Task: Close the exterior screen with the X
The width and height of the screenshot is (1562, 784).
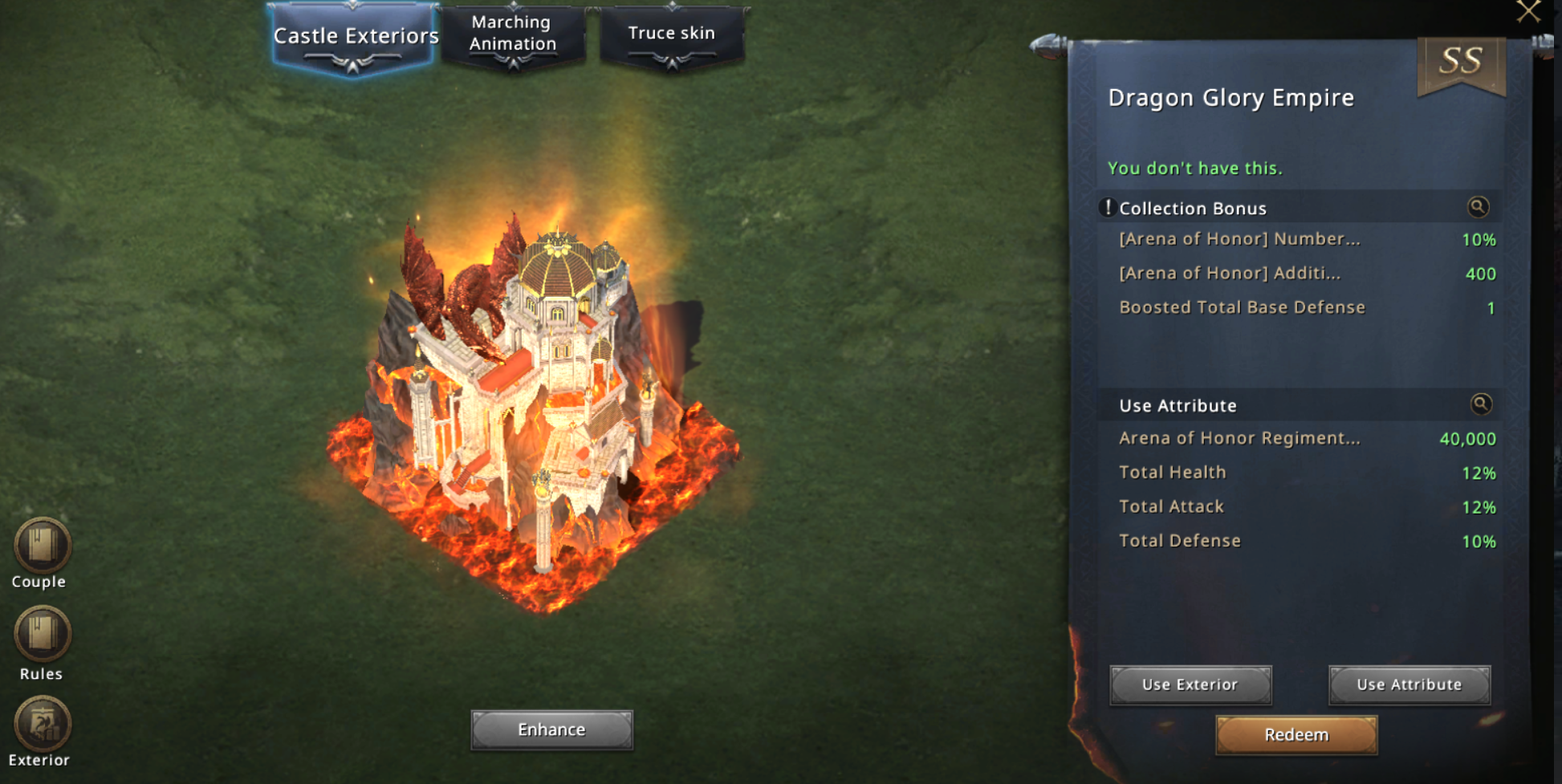Action: pos(1528,11)
